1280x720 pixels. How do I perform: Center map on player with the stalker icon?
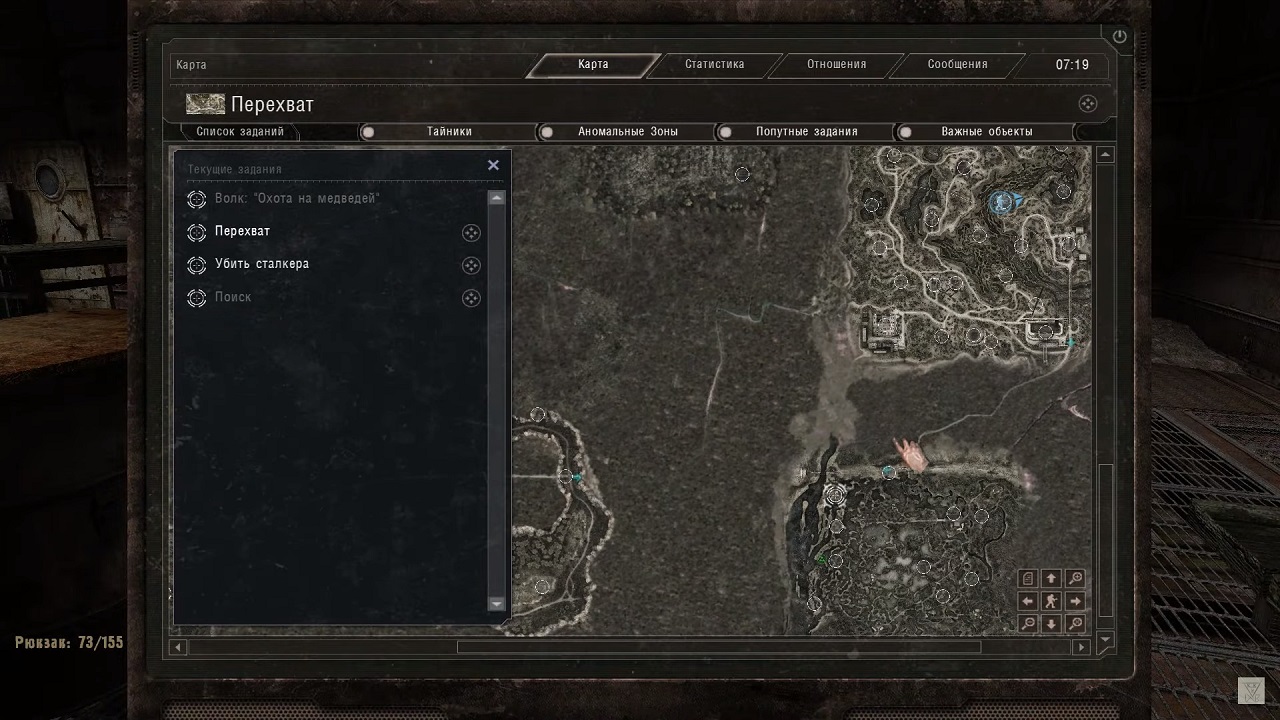point(1051,601)
